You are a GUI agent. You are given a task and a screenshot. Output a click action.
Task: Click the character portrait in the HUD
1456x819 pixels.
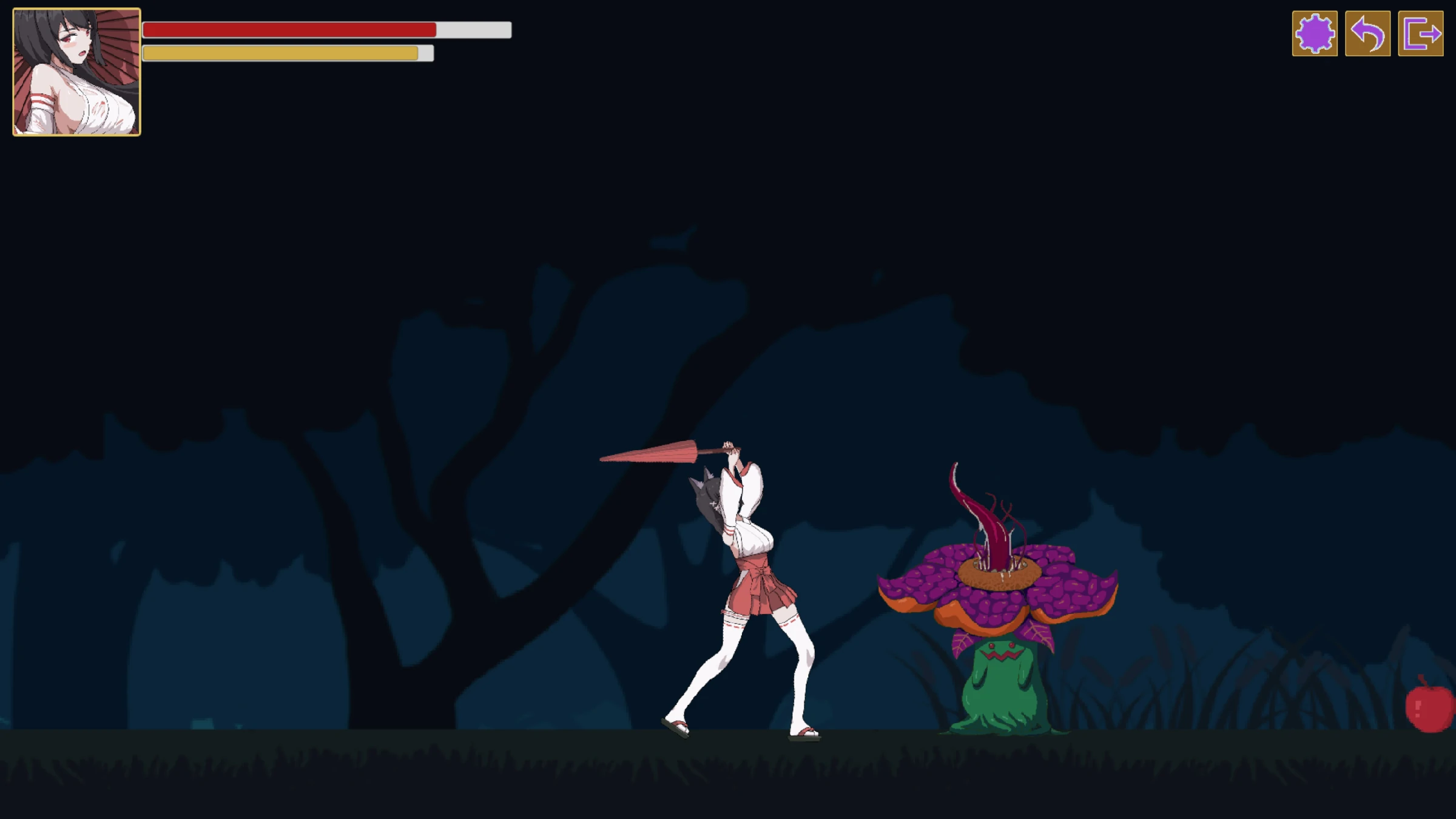76,72
